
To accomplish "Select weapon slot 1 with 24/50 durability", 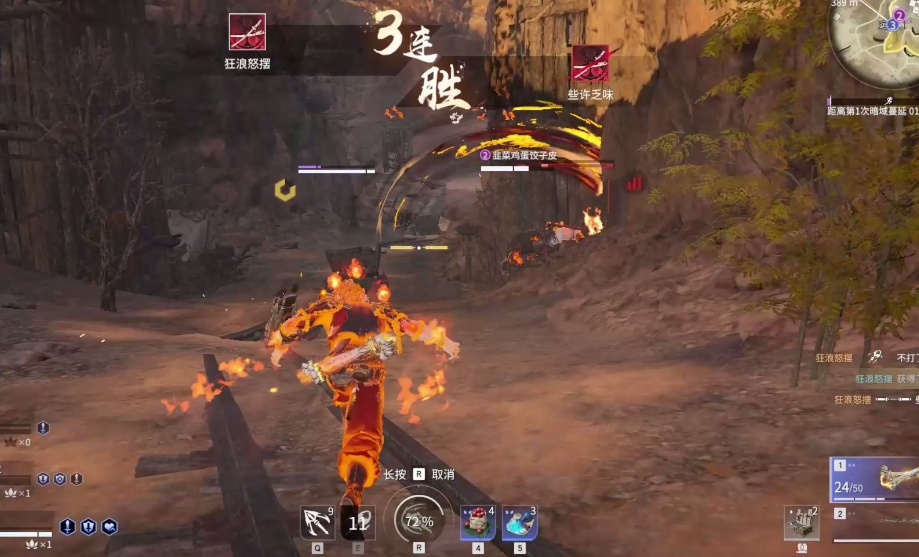I will tap(874, 480).
